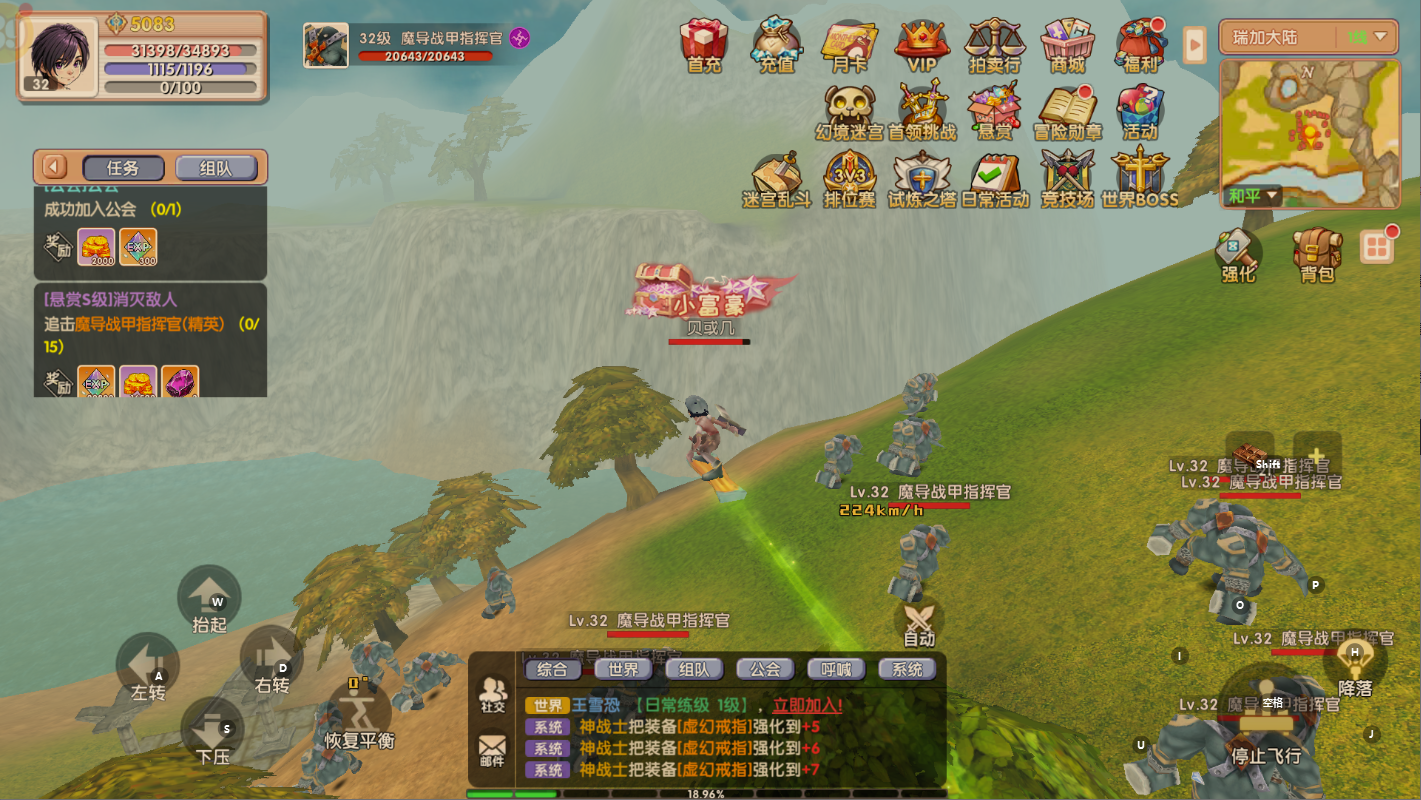Open the 商城 shop
The height and width of the screenshot is (800, 1421).
tap(1067, 45)
